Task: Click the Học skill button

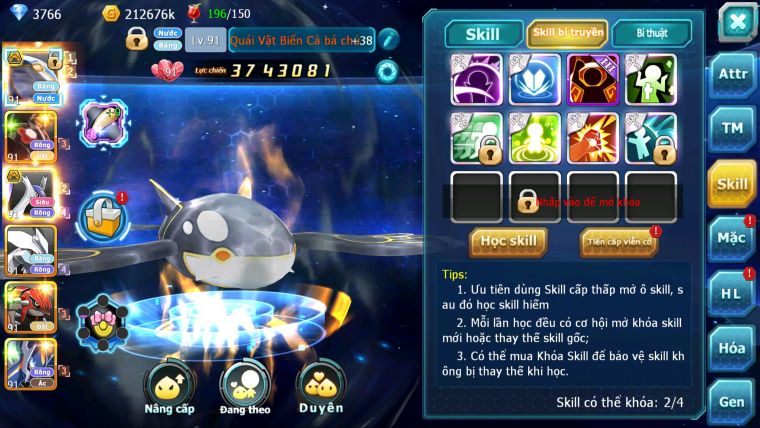Action: (508, 241)
